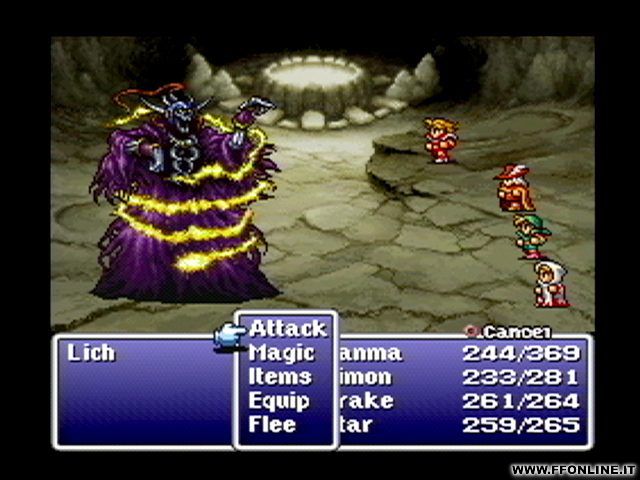Viewport: 640px width, 480px height.
Task: Select the party row with 244/369 HP
Action: click(x=460, y=353)
